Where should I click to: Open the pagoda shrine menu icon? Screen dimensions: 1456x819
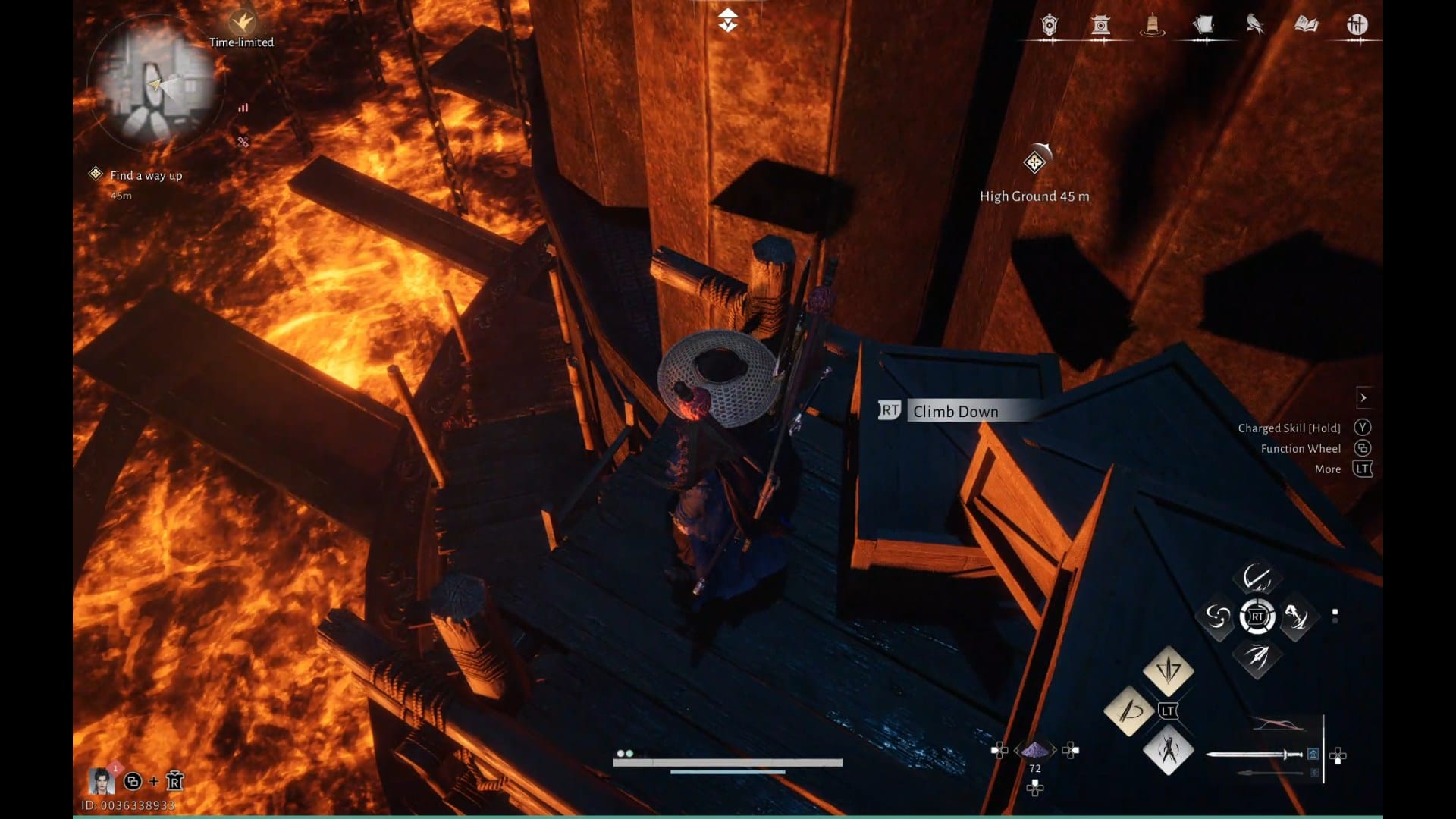click(1100, 26)
